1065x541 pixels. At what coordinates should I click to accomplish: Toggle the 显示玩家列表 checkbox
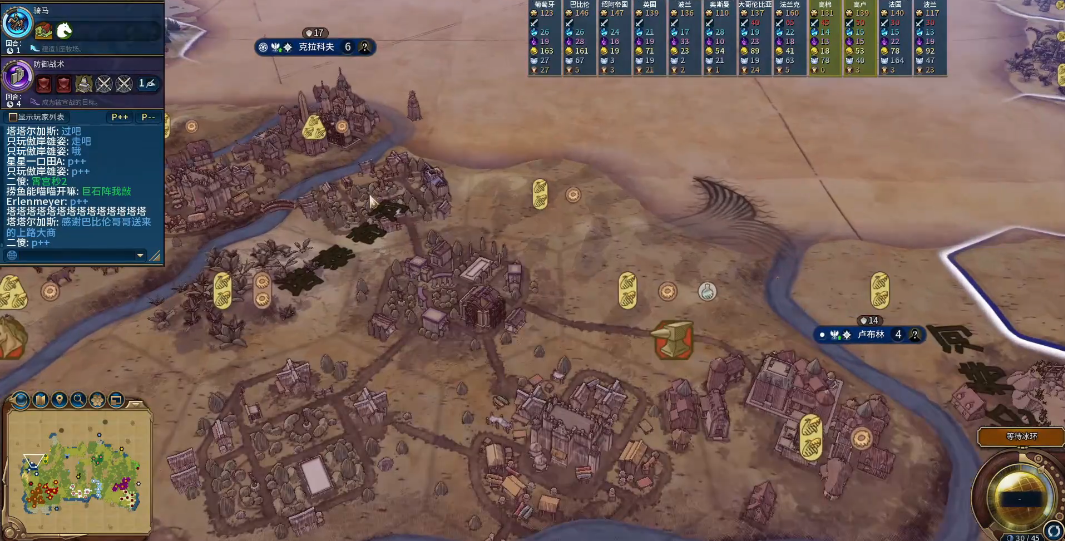pos(12,117)
